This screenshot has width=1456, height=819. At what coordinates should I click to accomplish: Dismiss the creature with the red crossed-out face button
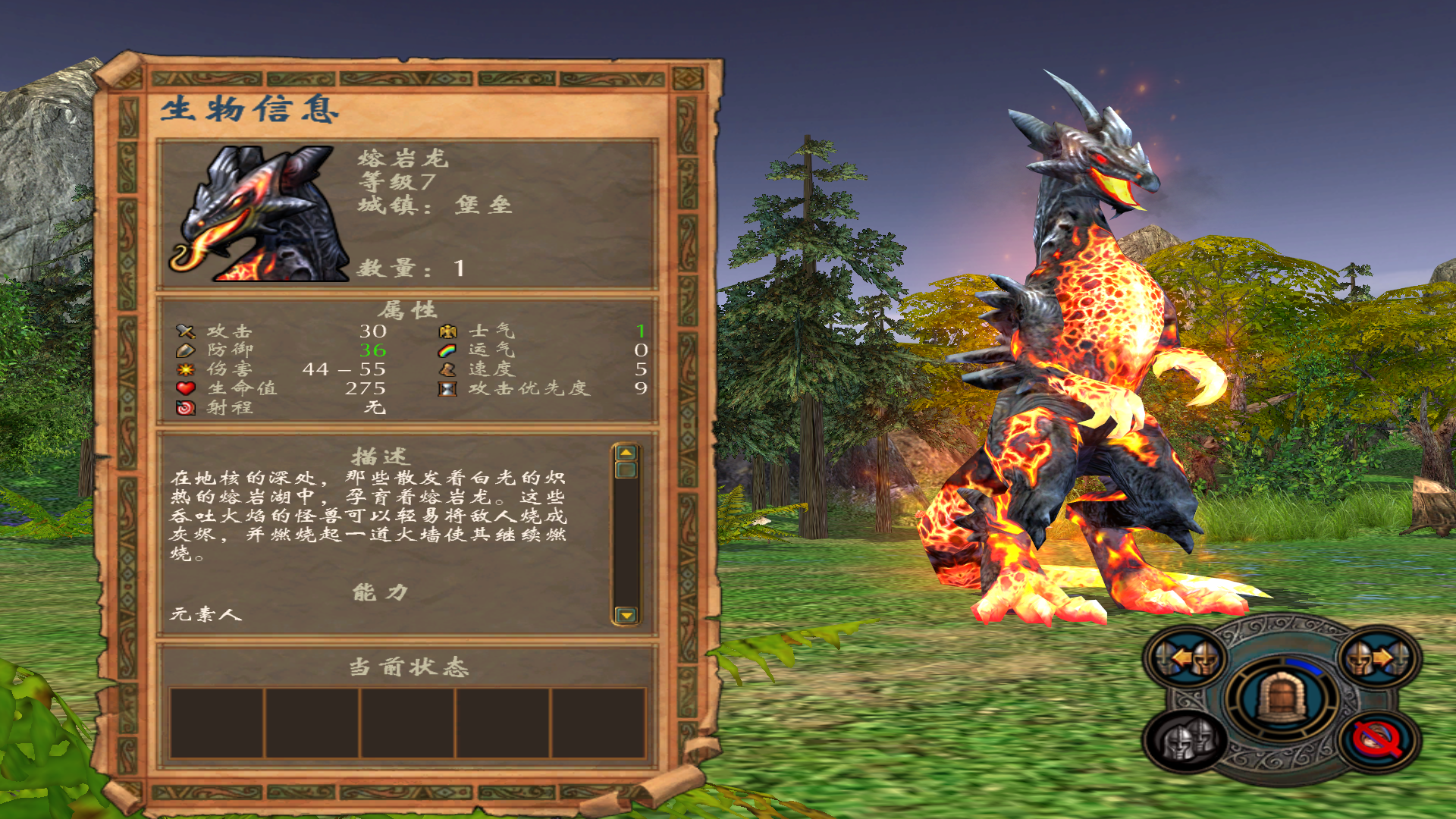click(x=1377, y=739)
